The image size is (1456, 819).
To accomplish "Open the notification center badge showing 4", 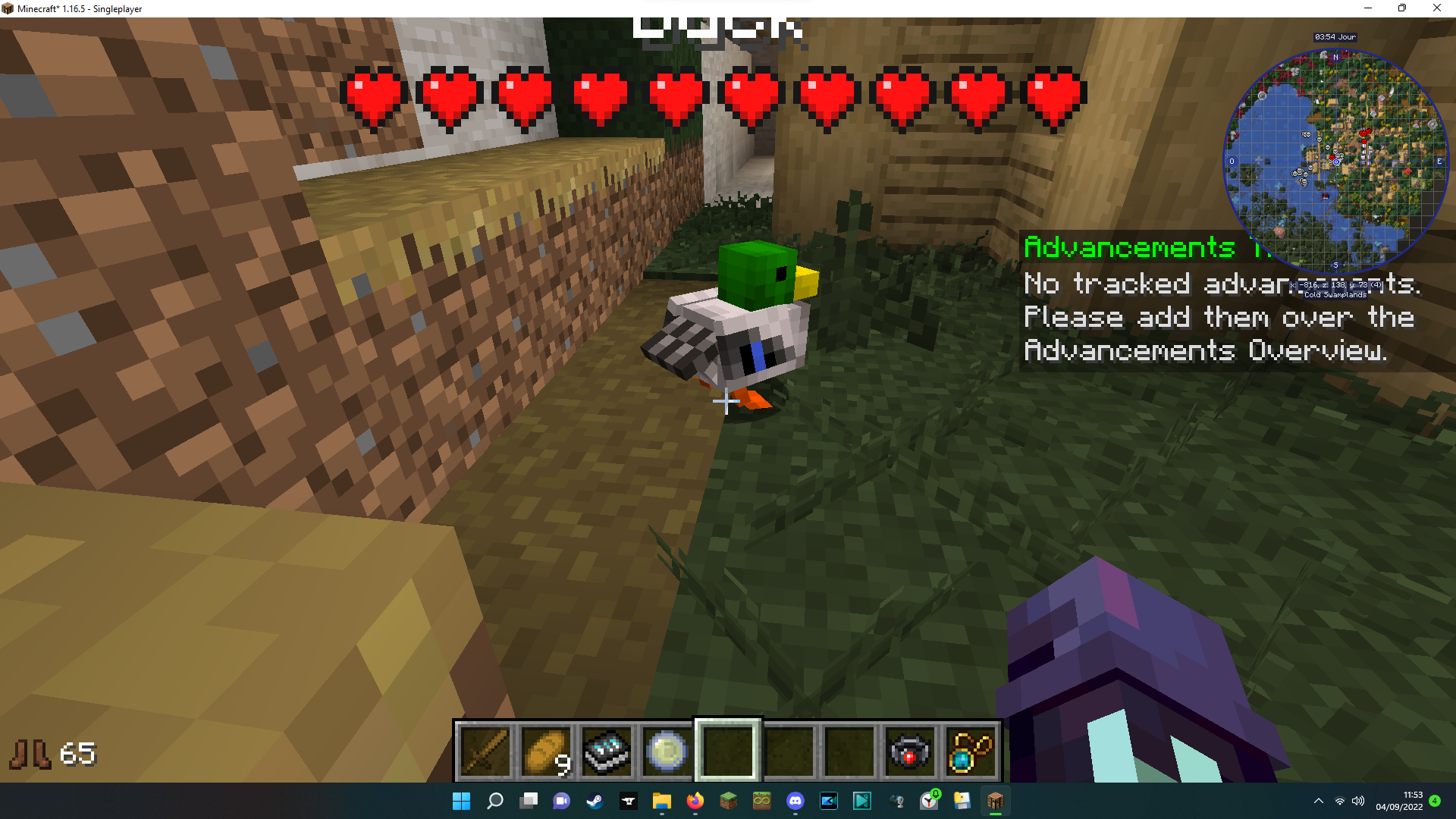I will 1432,801.
